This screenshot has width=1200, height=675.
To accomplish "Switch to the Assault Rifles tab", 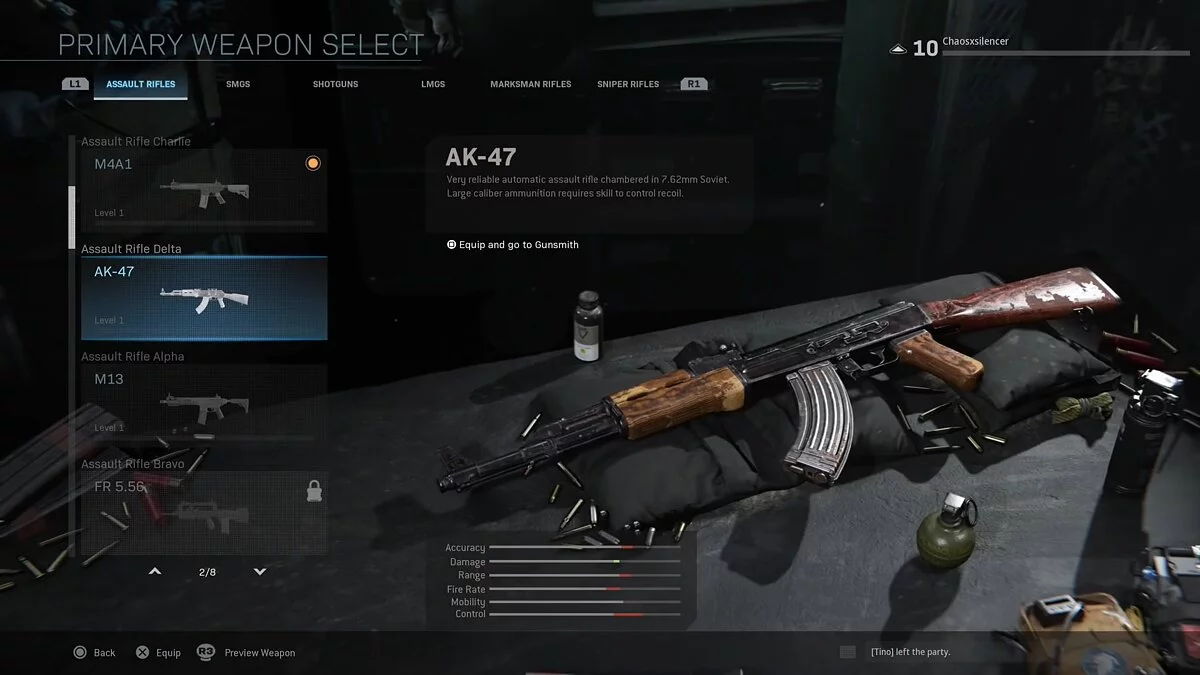I will 141,84.
